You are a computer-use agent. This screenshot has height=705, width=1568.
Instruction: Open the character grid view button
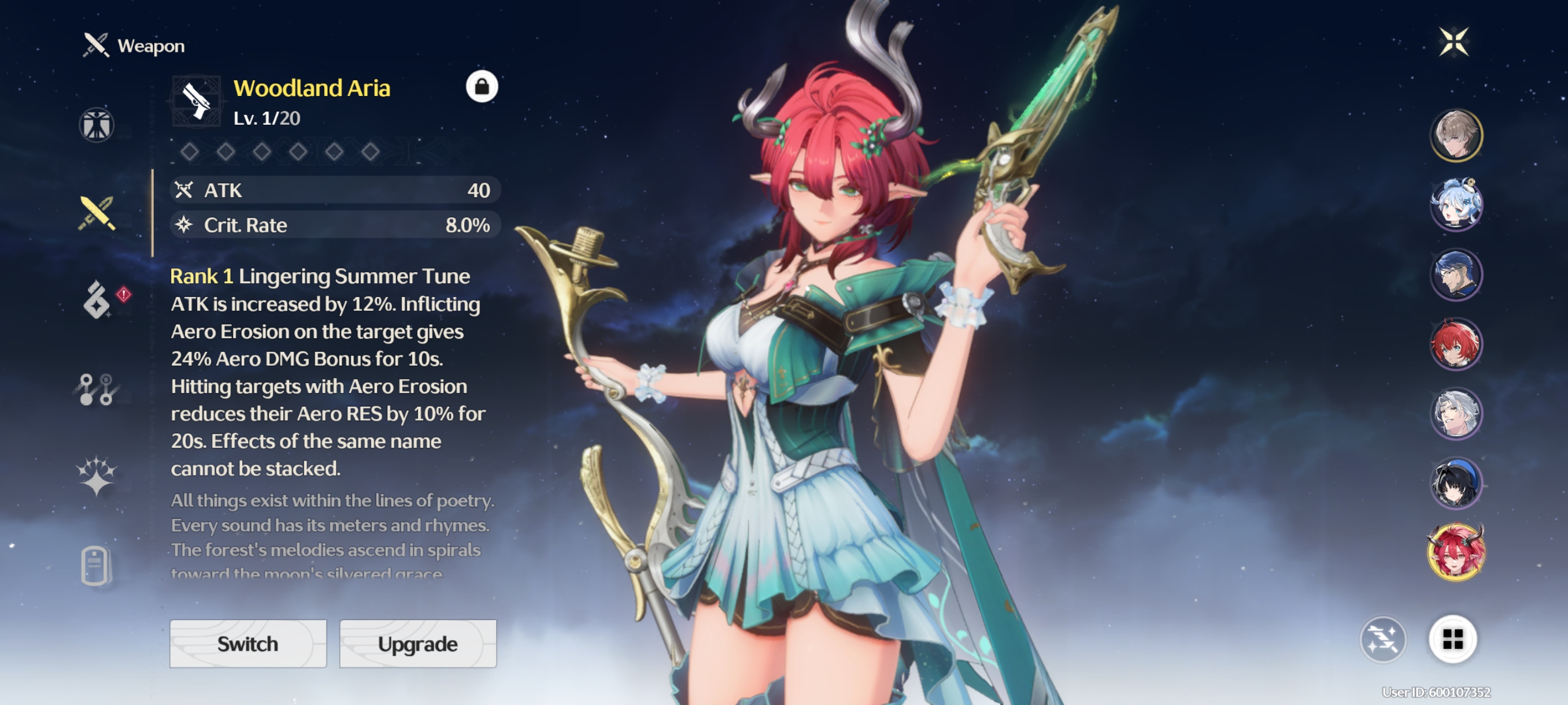click(1452, 639)
